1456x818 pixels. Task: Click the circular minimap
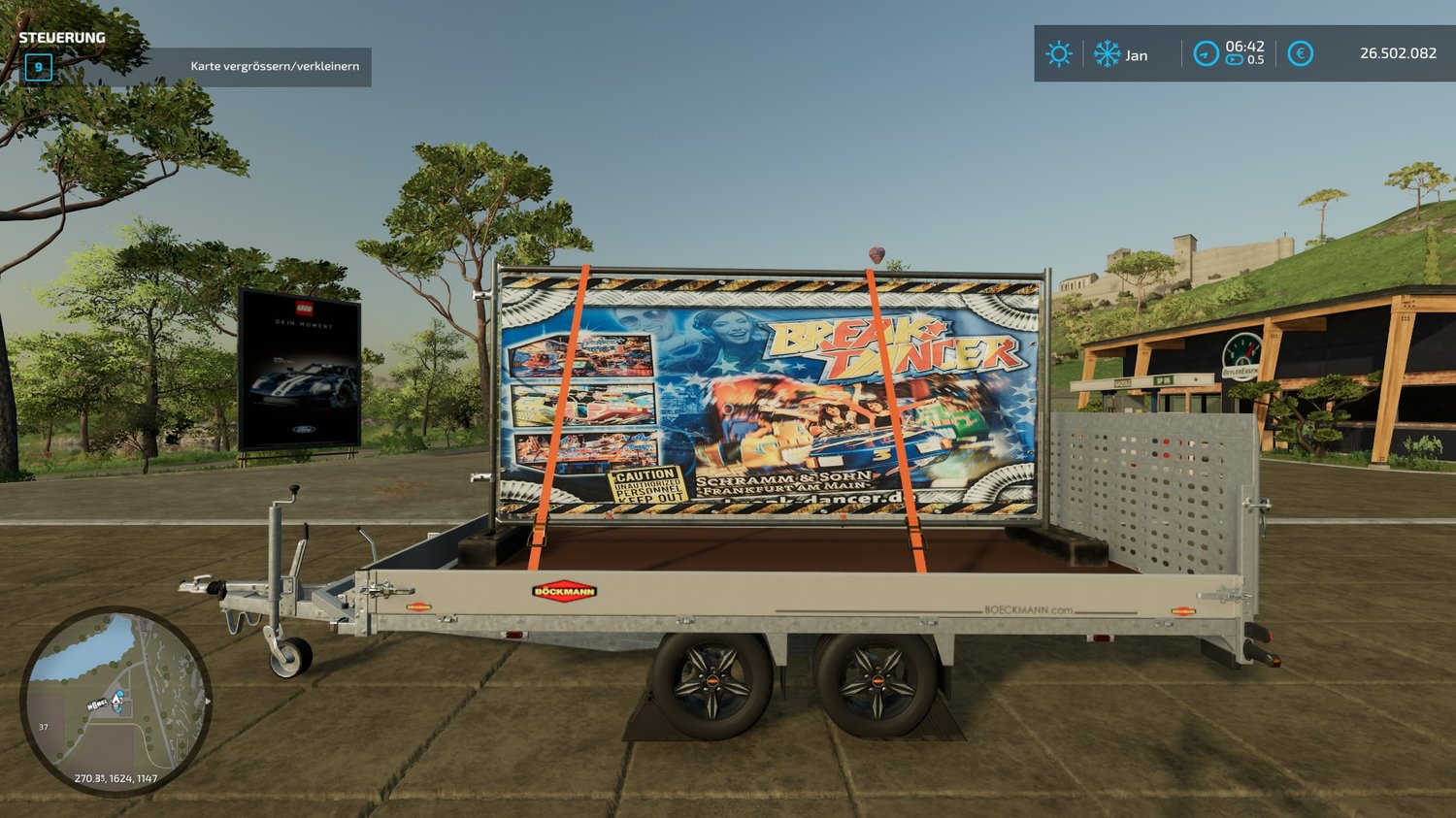[116, 701]
